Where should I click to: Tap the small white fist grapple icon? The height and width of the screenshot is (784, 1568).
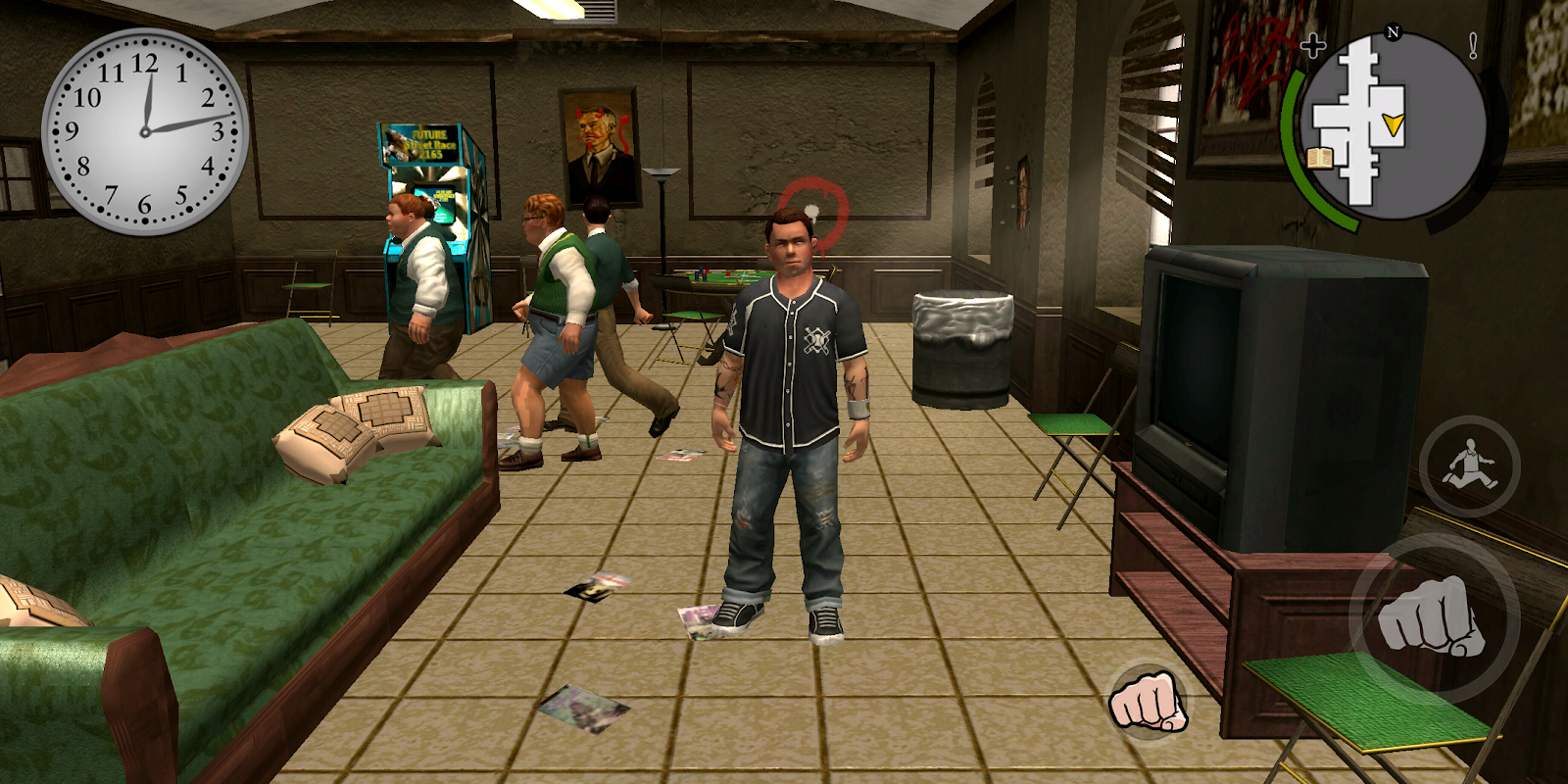click(1147, 702)
